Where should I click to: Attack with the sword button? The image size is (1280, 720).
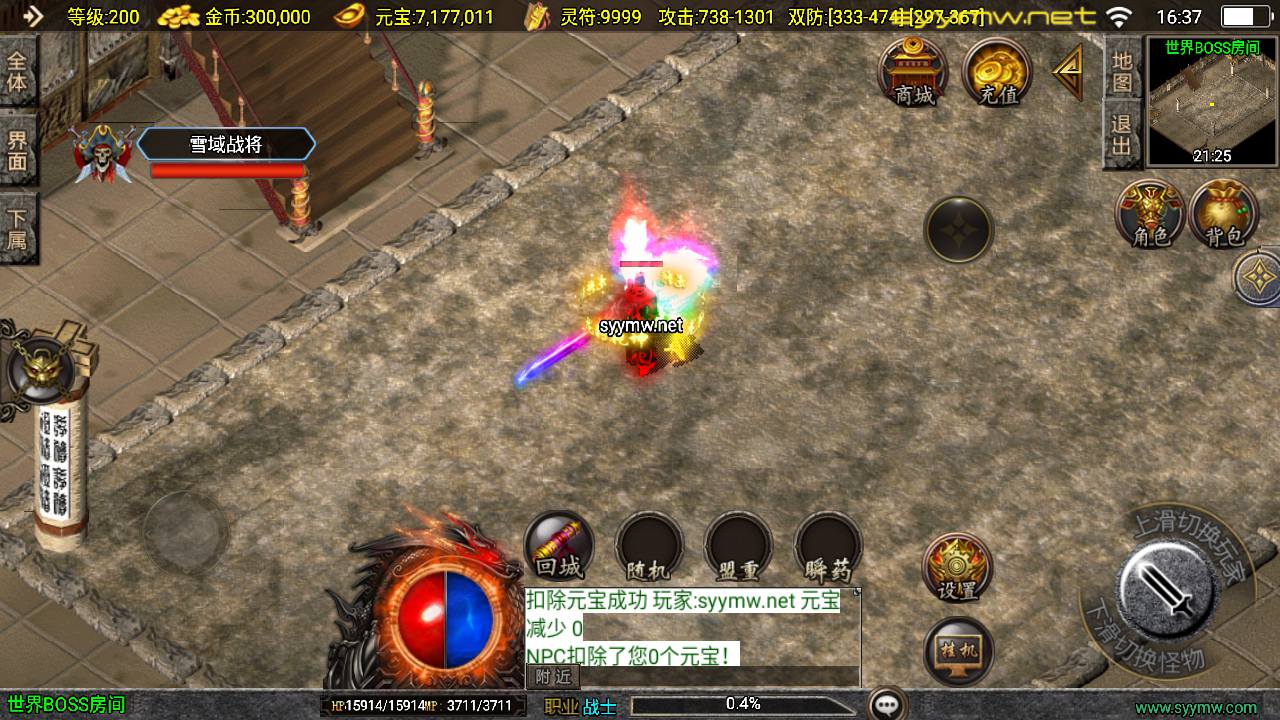pos(1166,583)
